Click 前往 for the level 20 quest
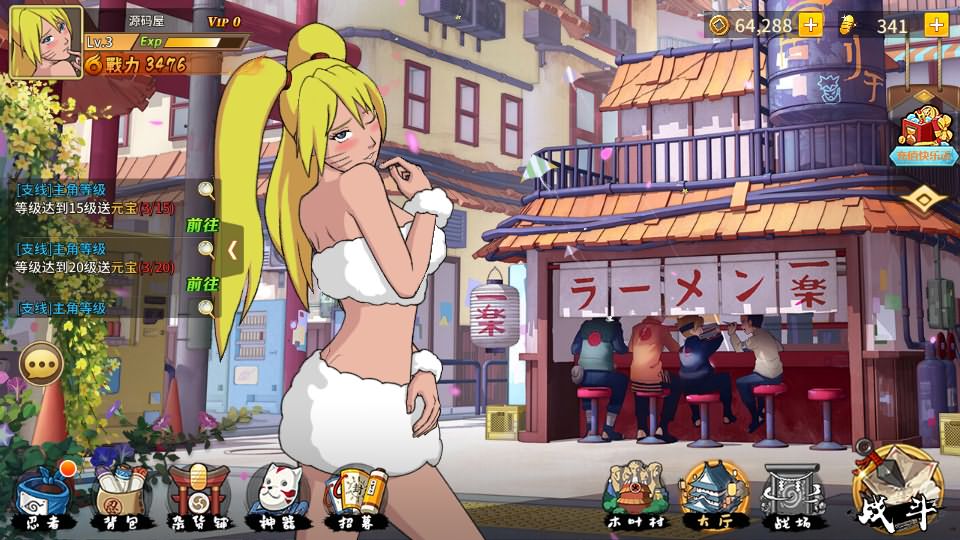Screen dimensions: 960x540 (x=202, y=284)
